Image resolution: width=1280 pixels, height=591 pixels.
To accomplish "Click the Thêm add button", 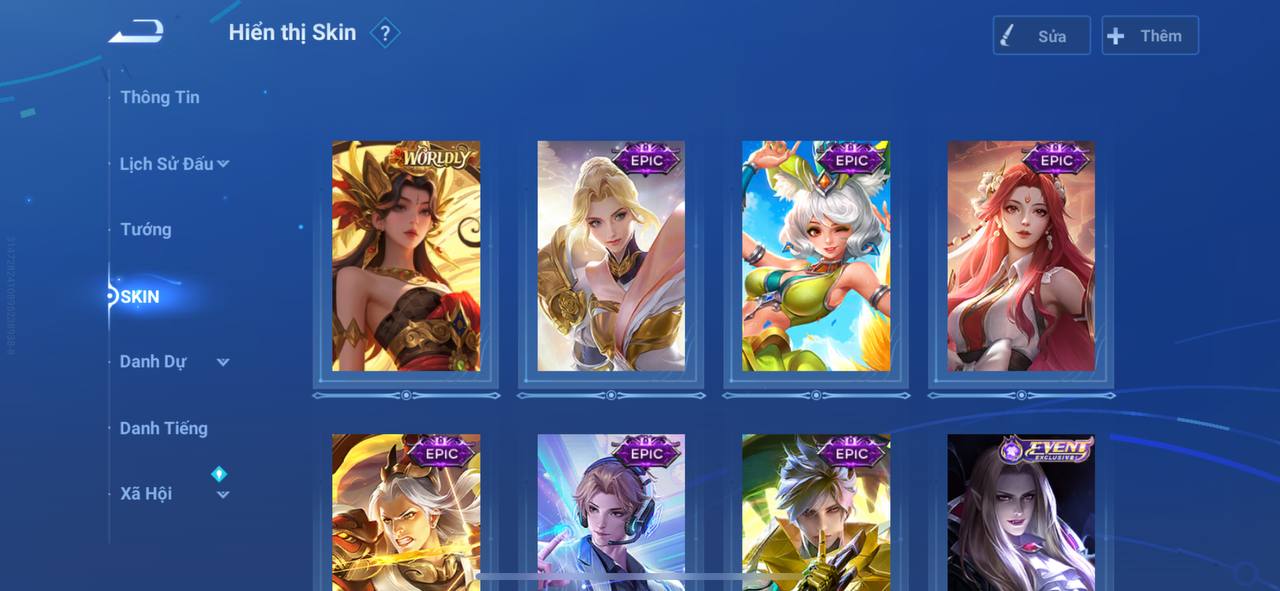I will pyautogui.click(x=1149, y=36).
